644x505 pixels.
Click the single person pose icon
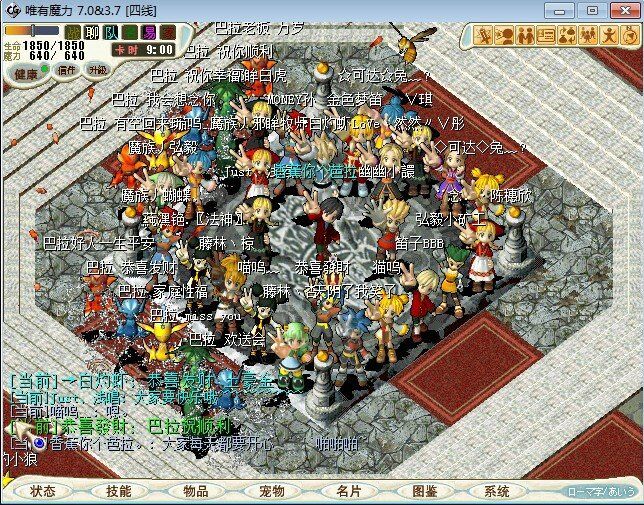(608, 36)
